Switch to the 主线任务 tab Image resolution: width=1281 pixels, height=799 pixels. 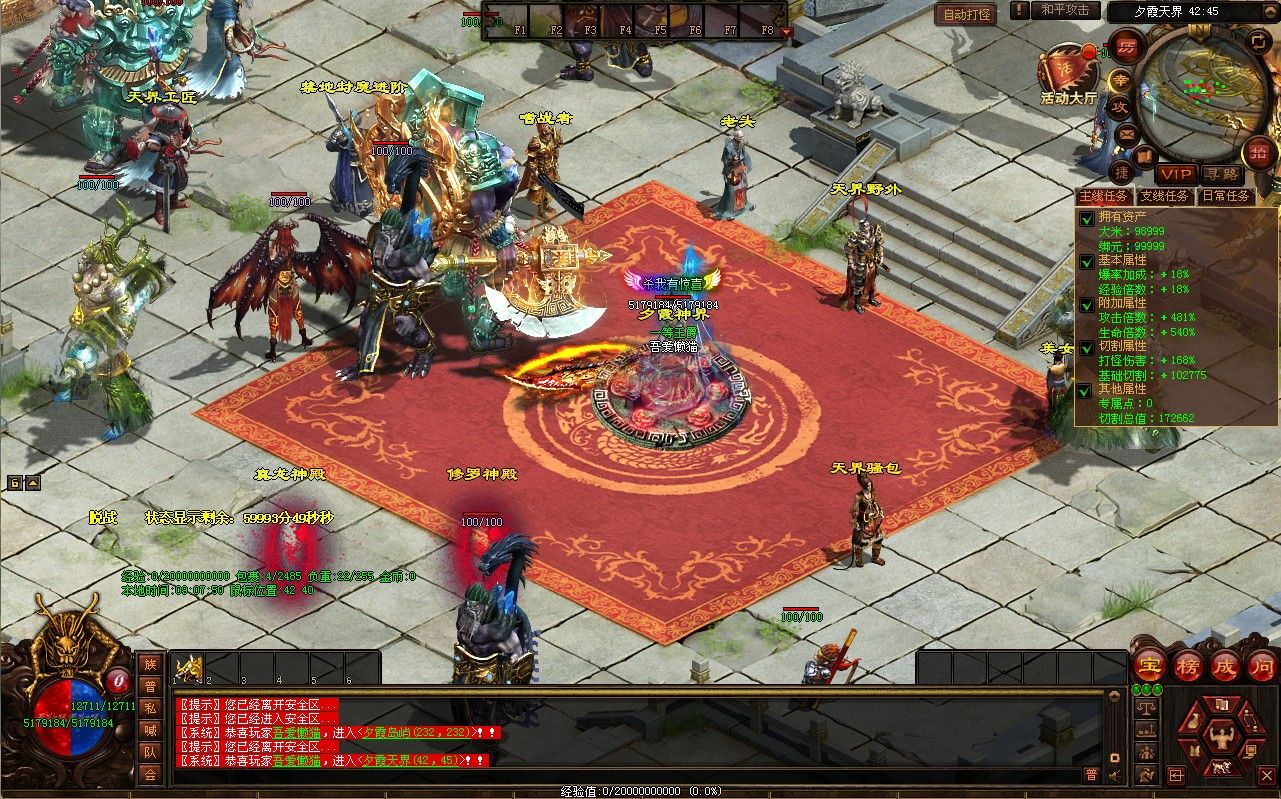point(1105,196)
